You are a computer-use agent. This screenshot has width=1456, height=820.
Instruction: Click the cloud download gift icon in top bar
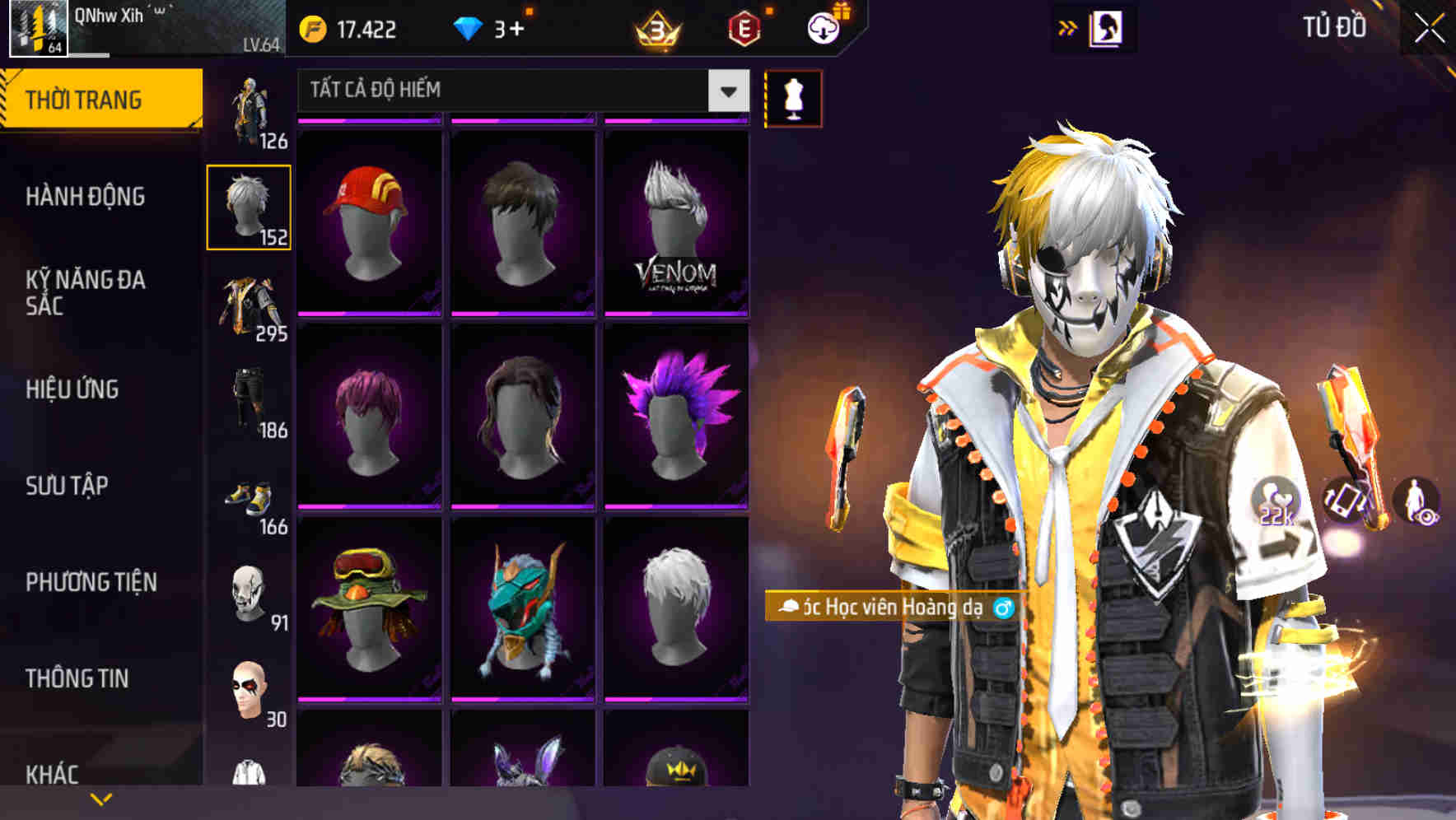point(824,27)
